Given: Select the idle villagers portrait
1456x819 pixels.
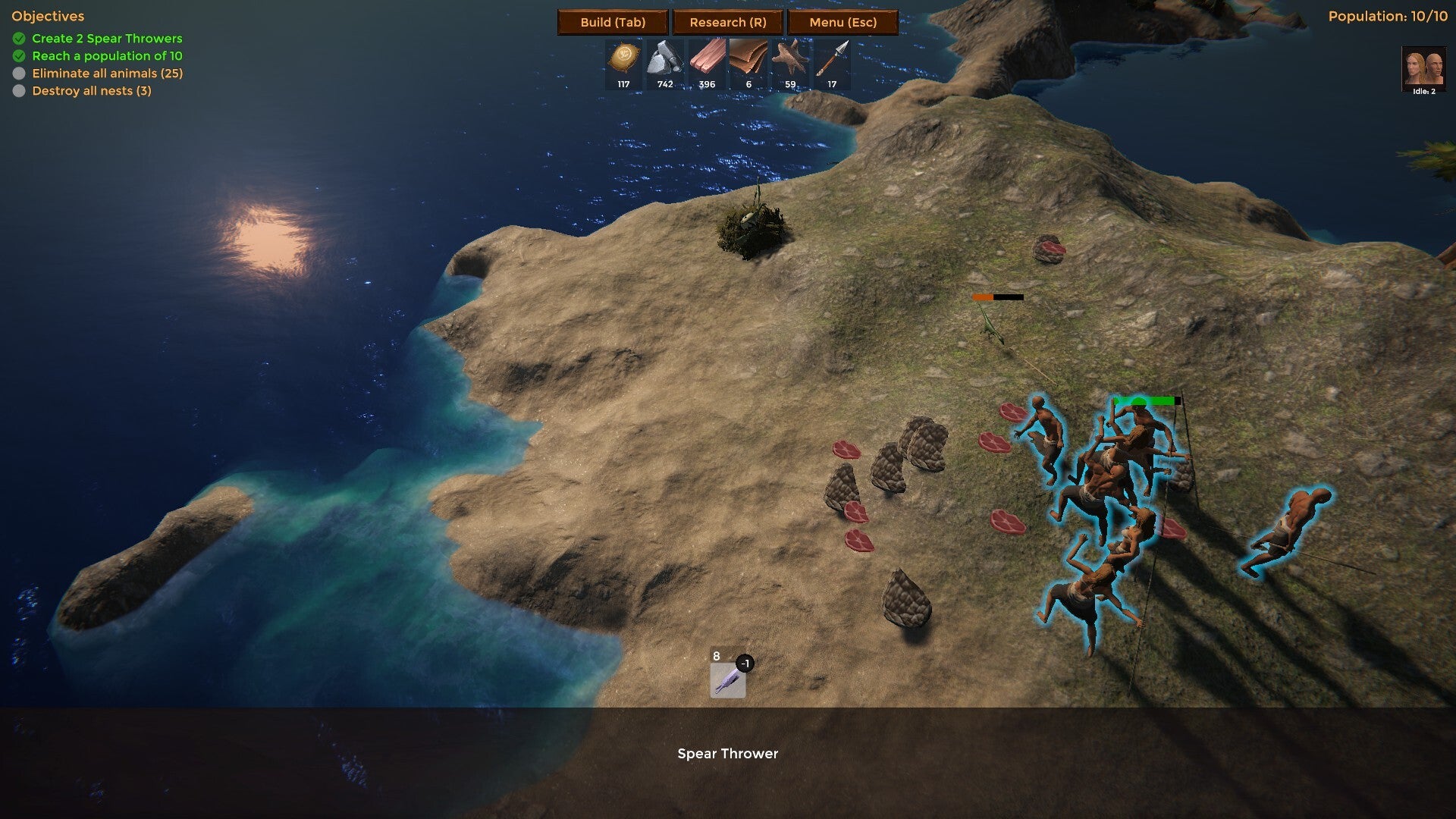Looking at the screenshot, I should point(1423,69).
